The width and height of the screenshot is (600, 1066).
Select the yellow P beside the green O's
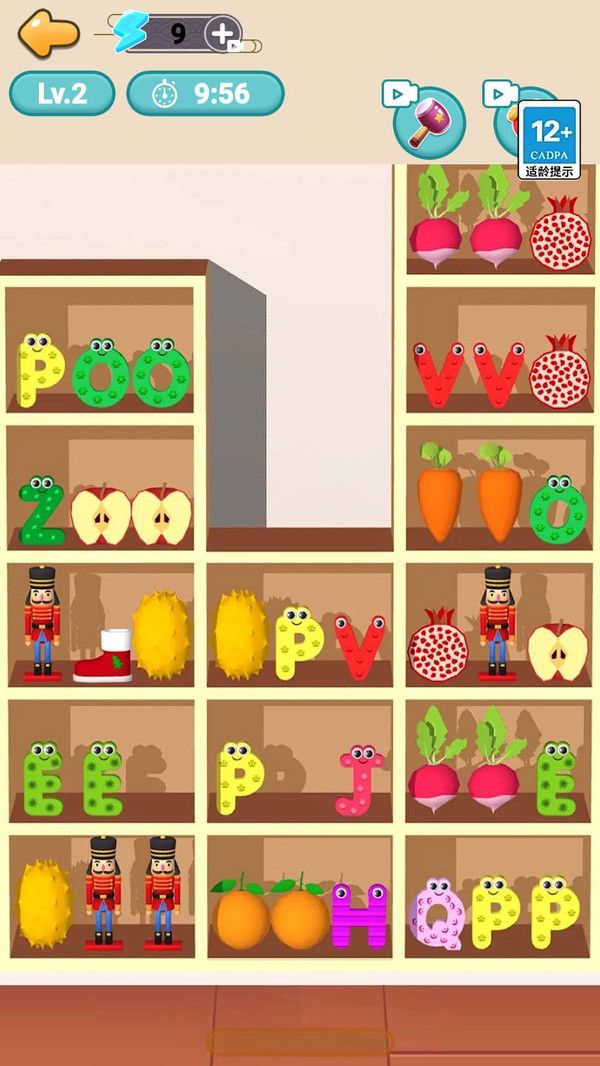pos(40,370)
